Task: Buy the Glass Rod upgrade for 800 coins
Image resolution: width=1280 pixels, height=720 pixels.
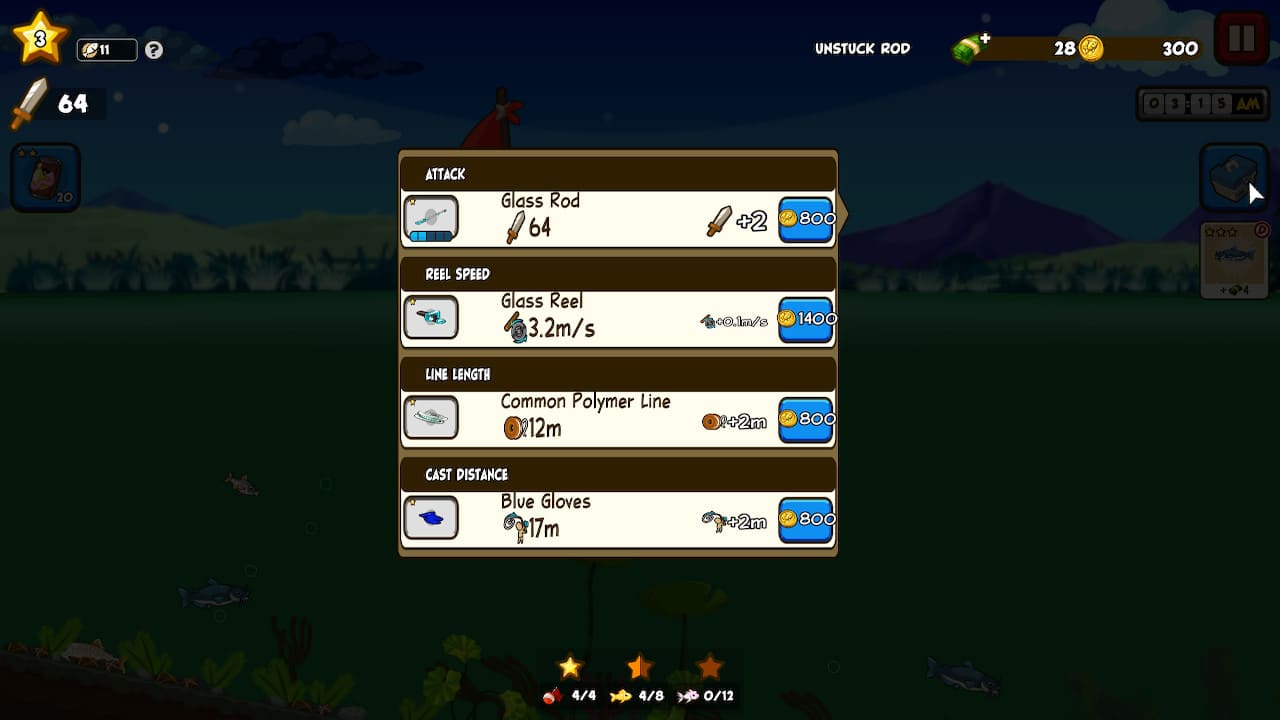Action: click(x=805, y=219)
